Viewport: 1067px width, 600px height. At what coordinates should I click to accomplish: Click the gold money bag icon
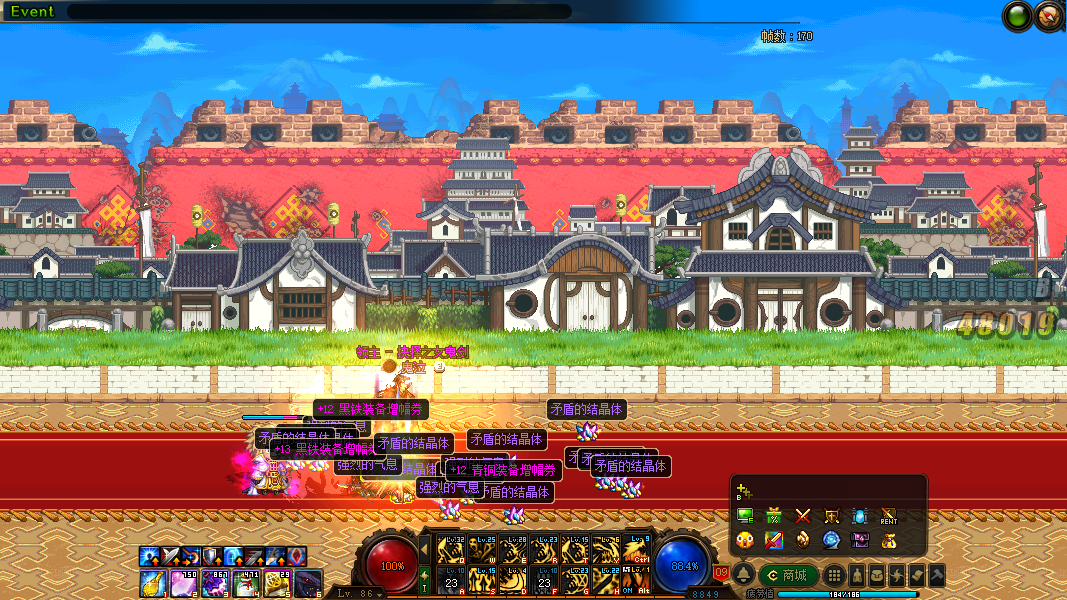coord(888,540)
